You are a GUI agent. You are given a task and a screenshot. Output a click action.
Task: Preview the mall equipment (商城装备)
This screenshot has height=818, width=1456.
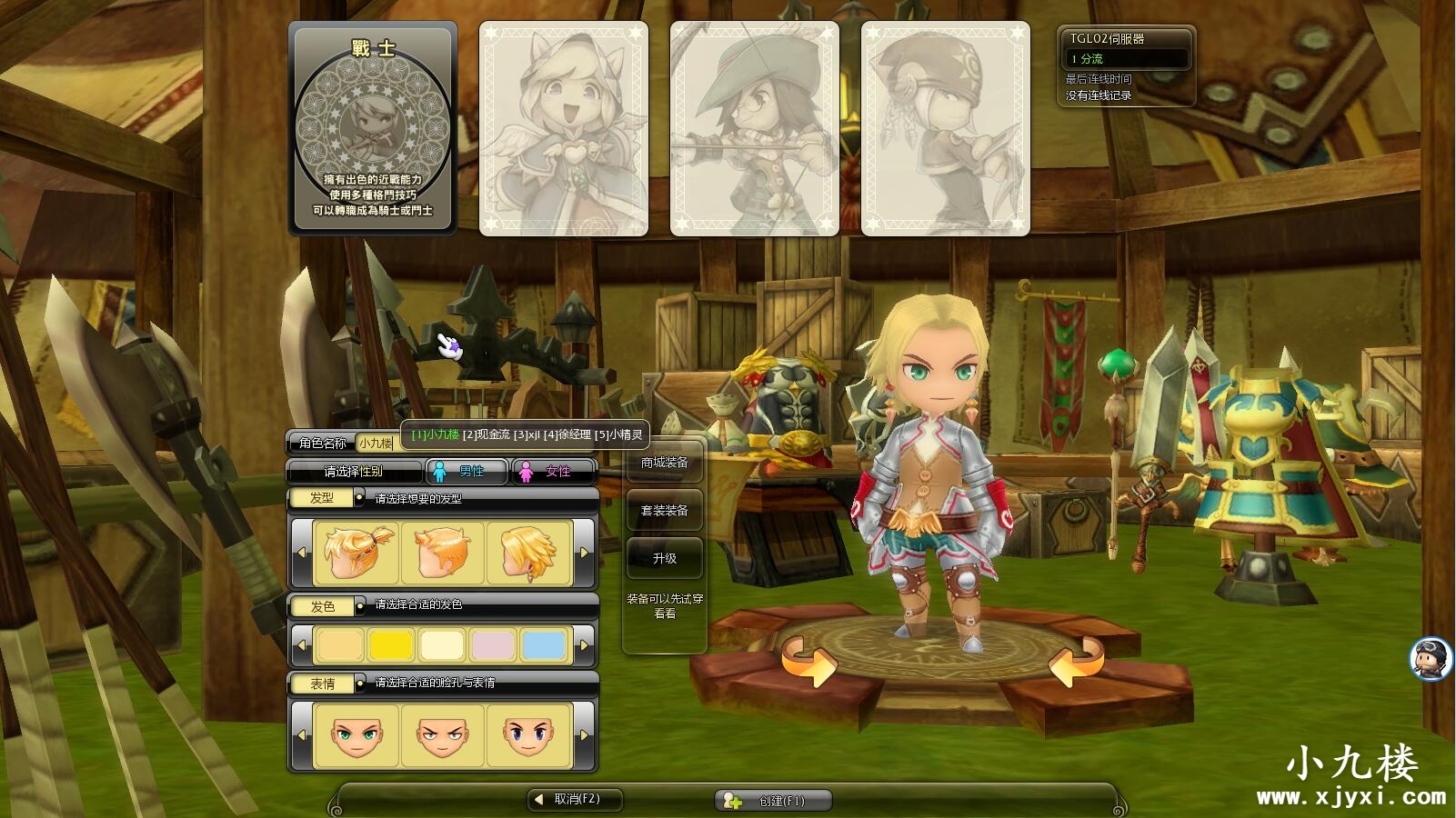click(x=664, y=463)
